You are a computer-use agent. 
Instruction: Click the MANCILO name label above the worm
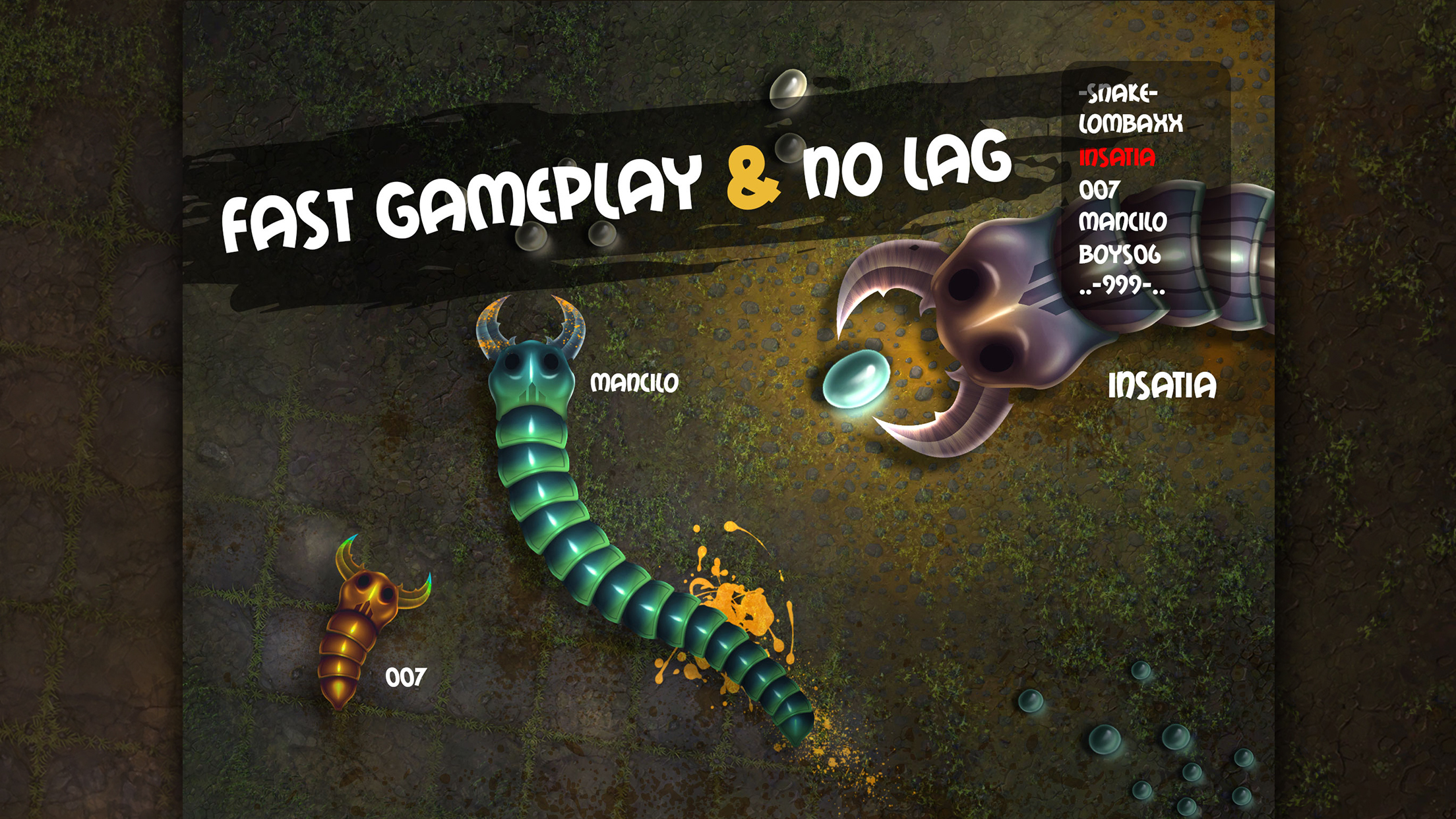pos(635,381)
